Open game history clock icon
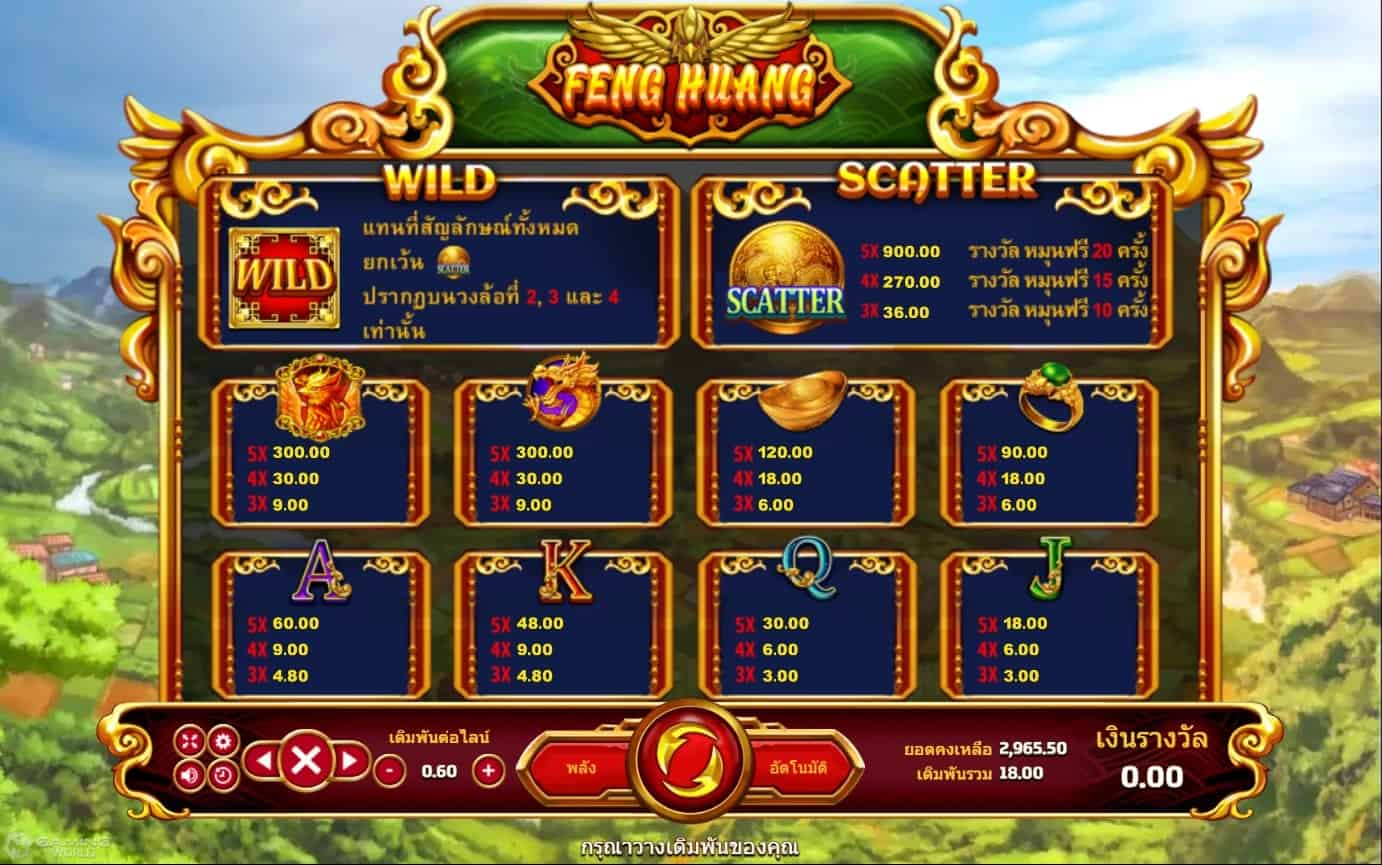The width and height of the screenshot is (1382, 865). point(223,774)
